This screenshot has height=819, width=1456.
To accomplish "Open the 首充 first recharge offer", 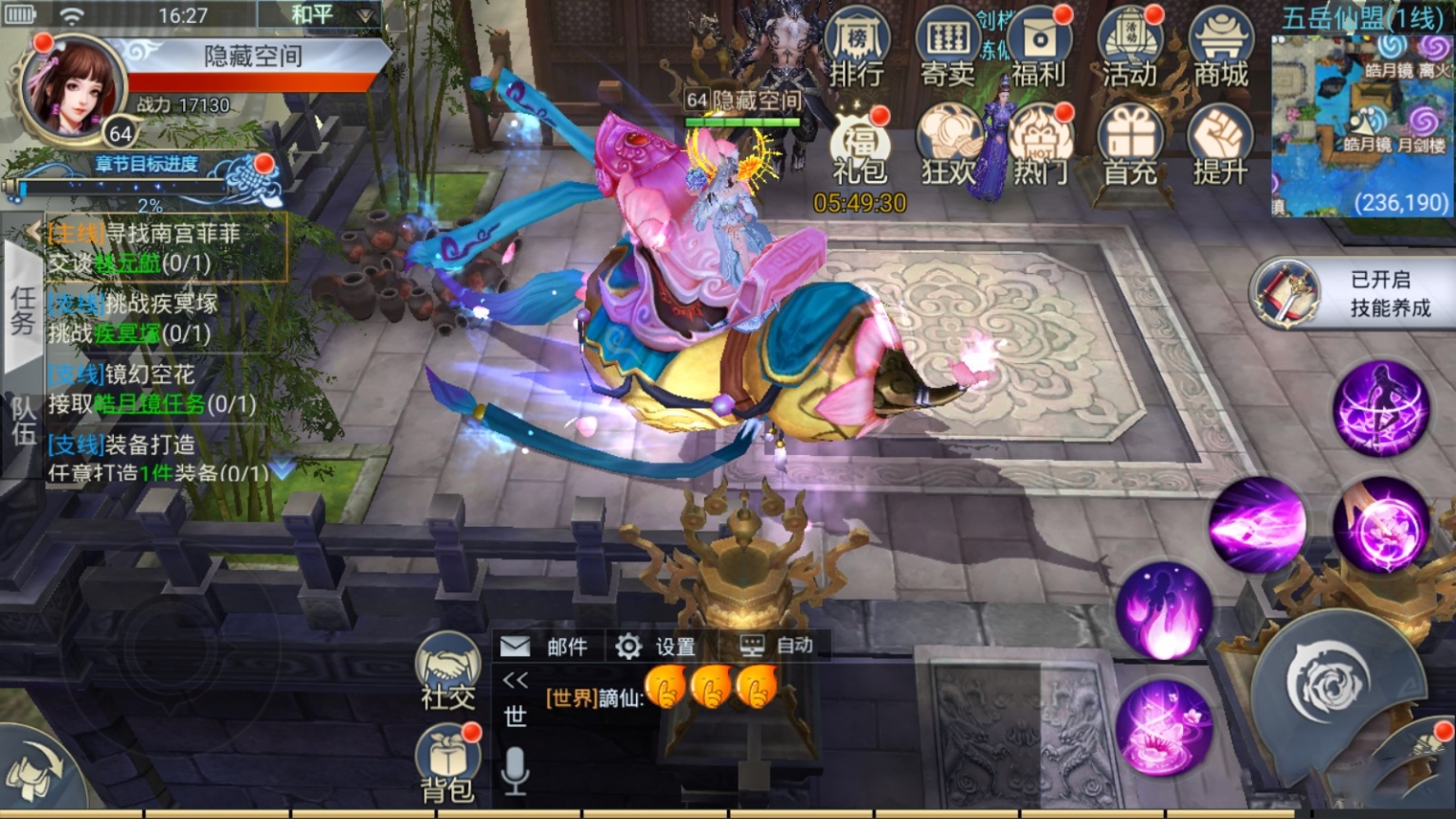I will tap(1130, 147).
